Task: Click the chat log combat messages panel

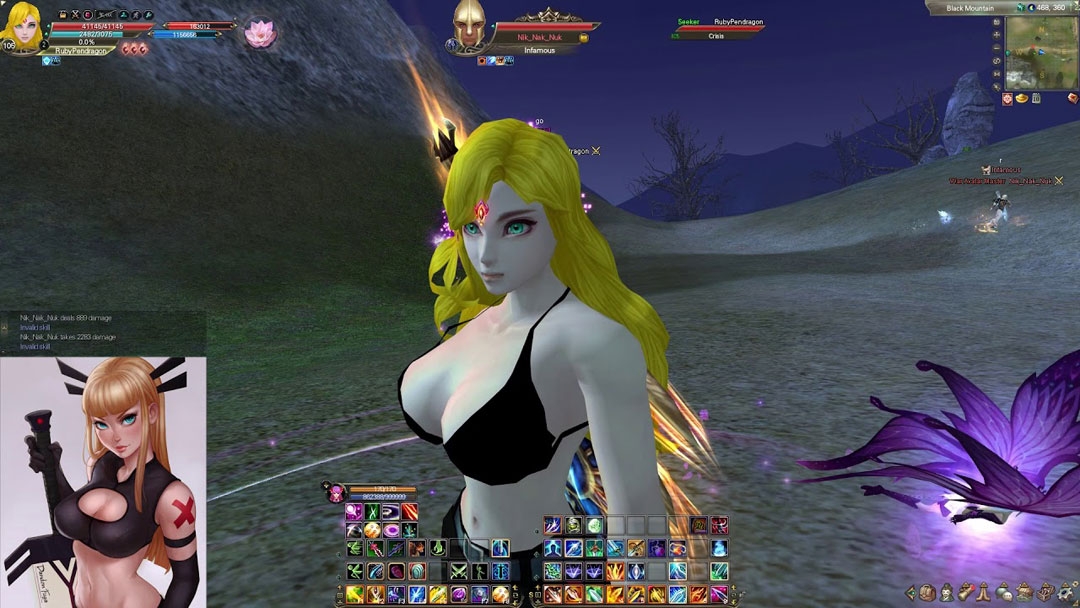Action: [x=102, y=332]
